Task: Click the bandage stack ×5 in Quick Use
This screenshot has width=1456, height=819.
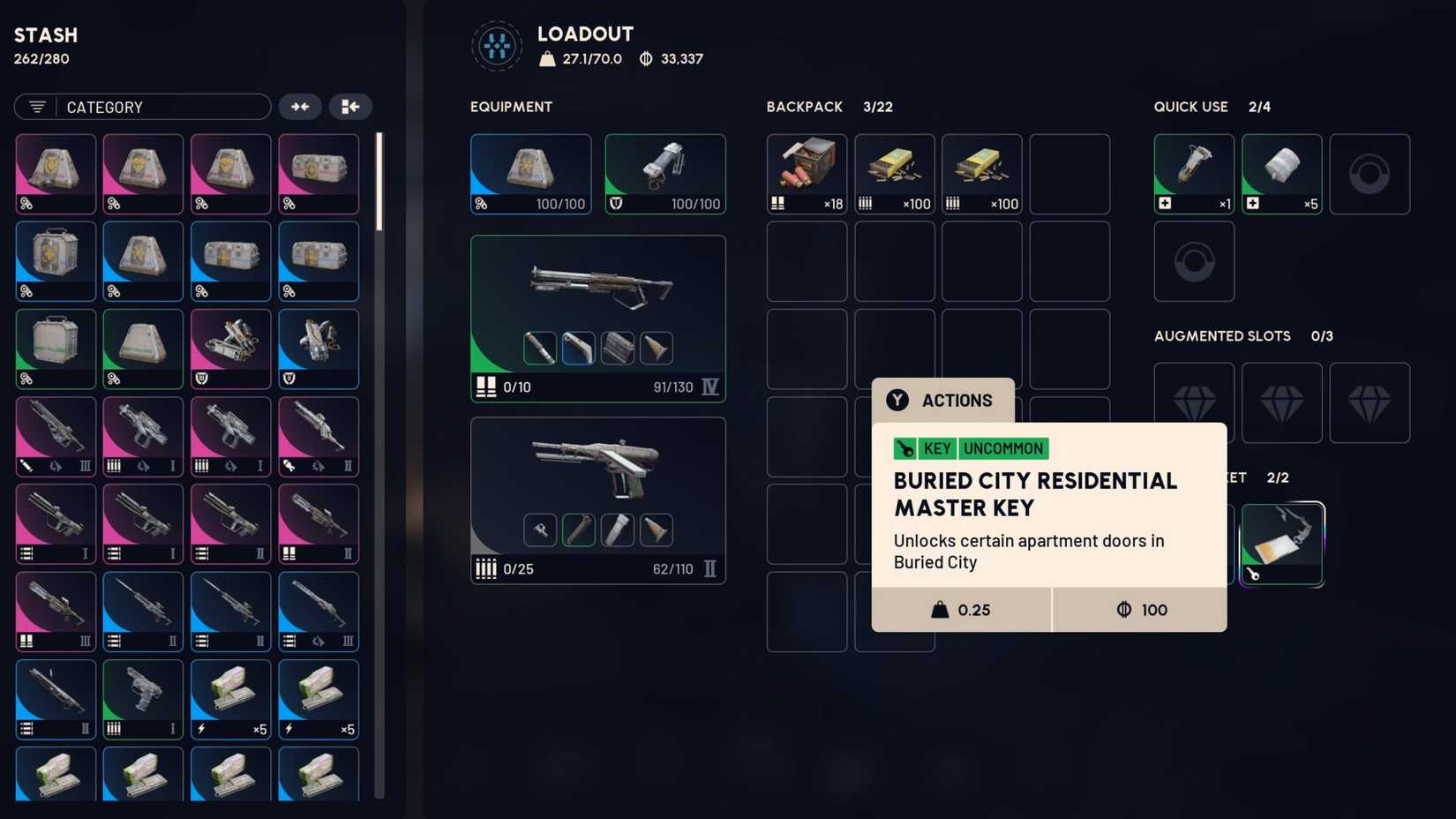Action: pyautogui.click(x=1281, y=173)
